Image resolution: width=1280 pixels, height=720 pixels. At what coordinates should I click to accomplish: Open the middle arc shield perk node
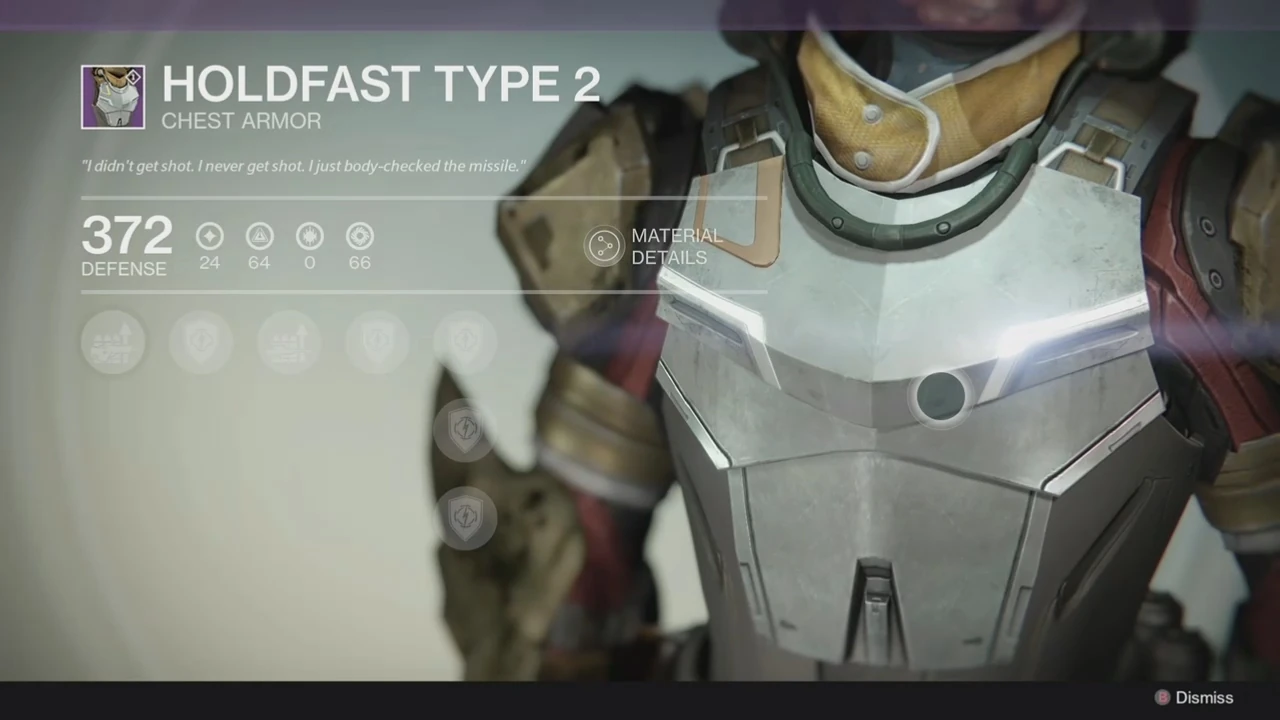[x=465, y=428]
